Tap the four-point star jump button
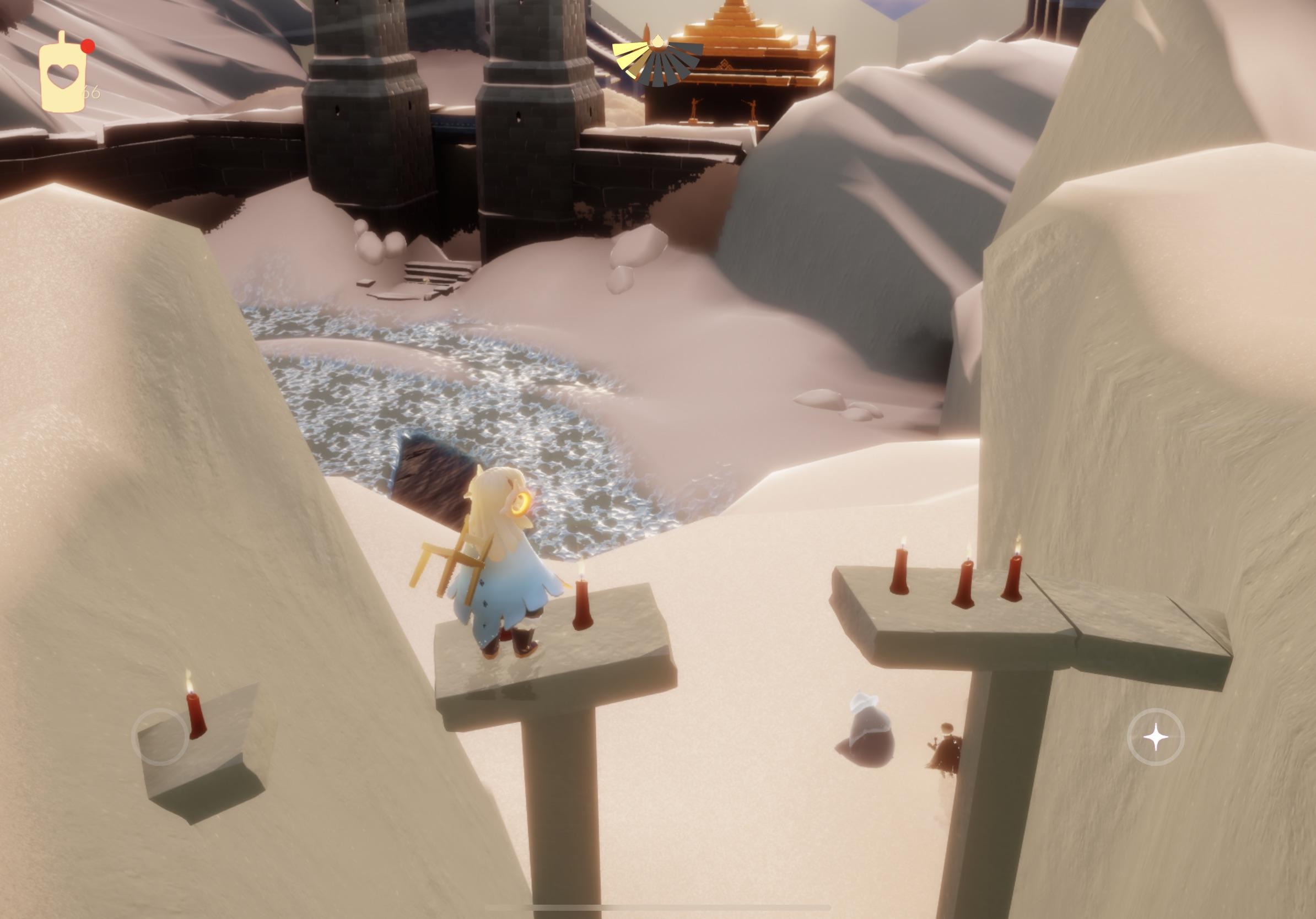The width and height of the screenshot is (1316, 919). 1155,737
